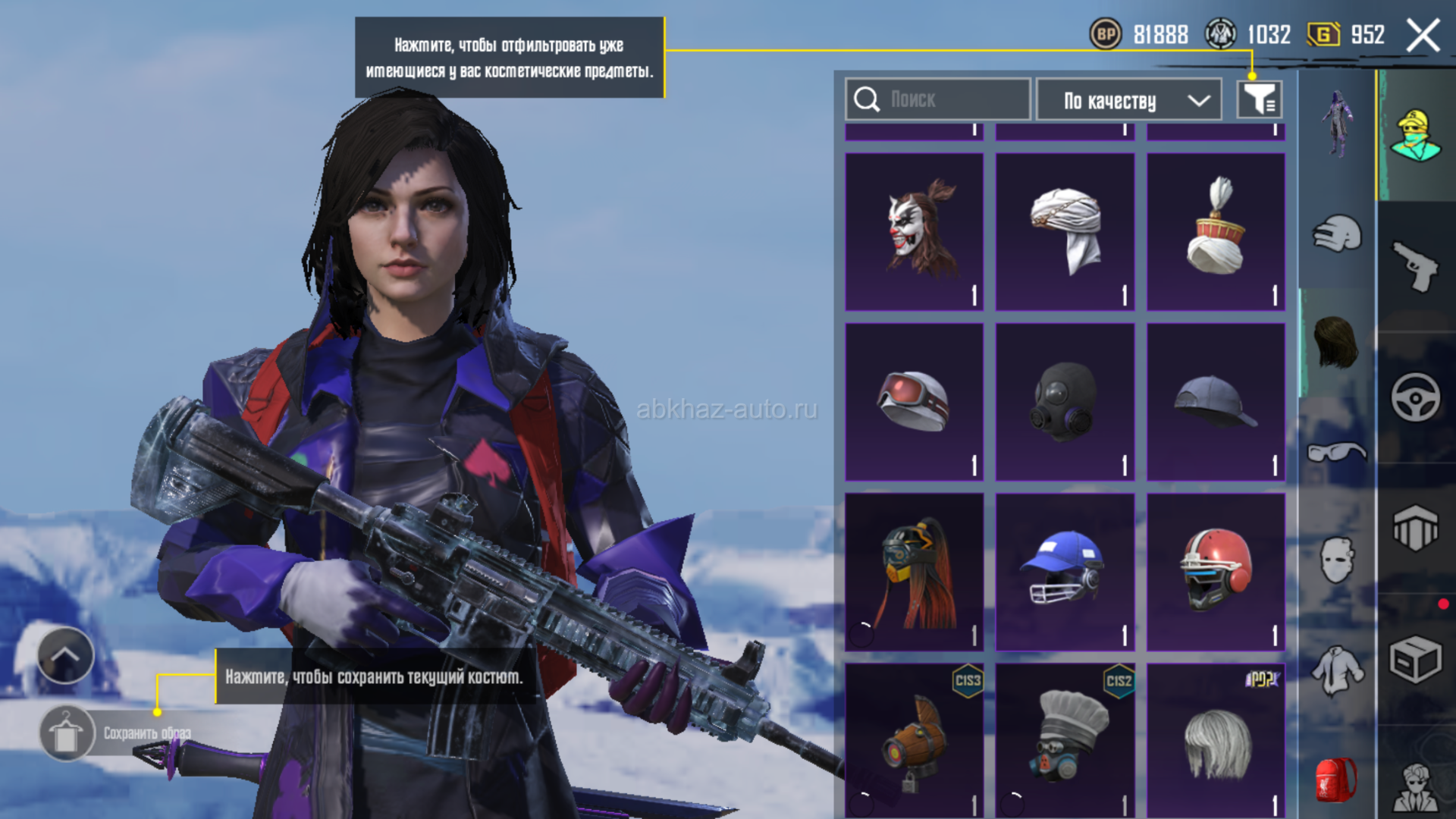The width and height of the screenshot is (1456, 819).
Task: Choose the grey baseball cap
Action: tap(1216, 402)
